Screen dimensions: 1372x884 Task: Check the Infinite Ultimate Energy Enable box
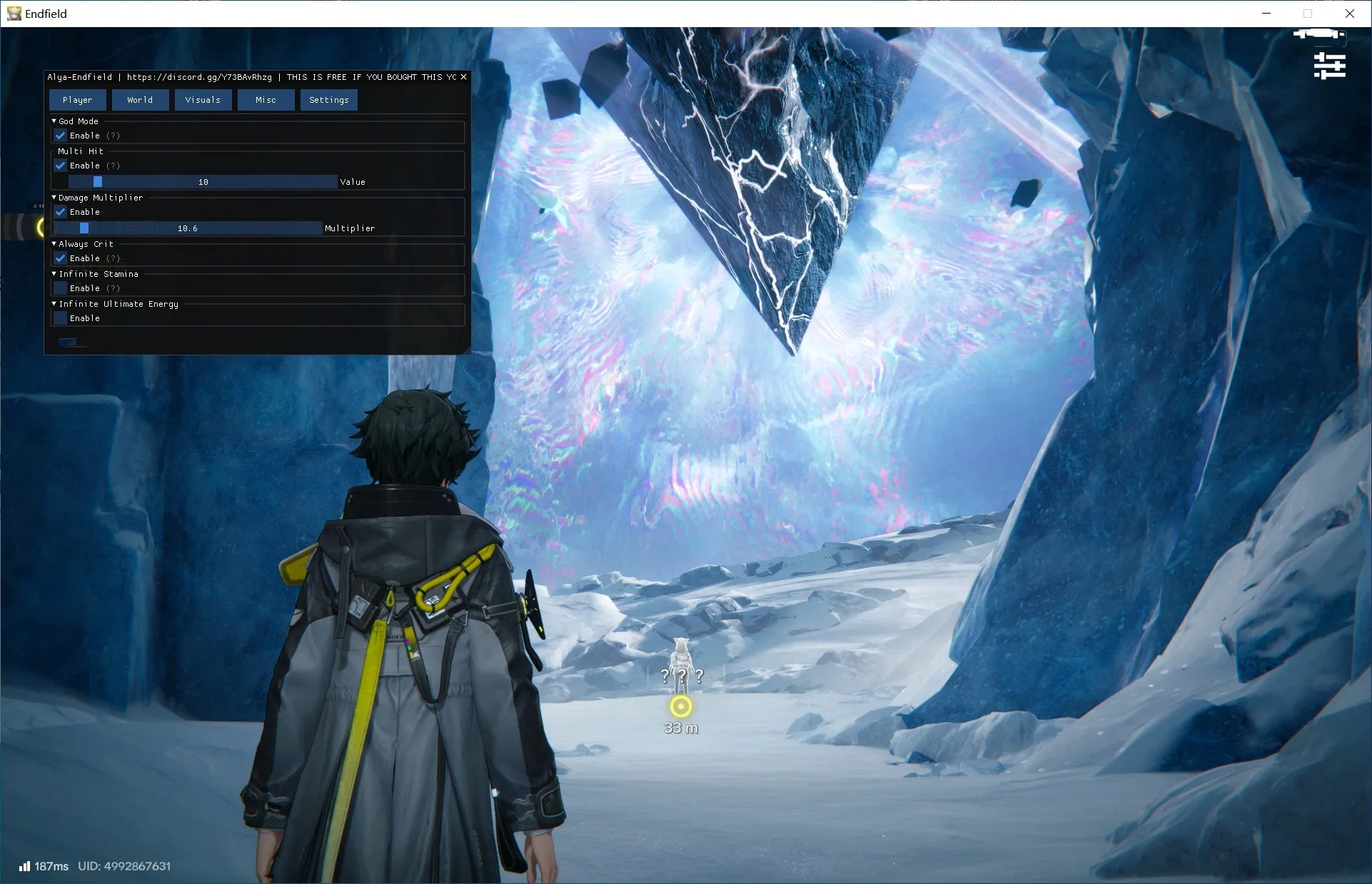click(61, 318)
